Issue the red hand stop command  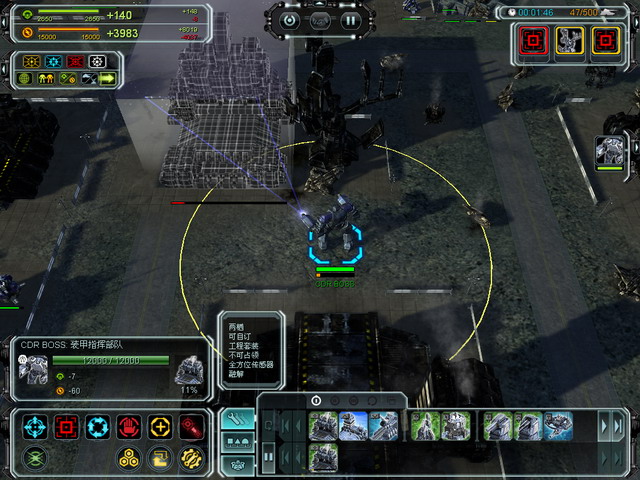click(129, 428)
